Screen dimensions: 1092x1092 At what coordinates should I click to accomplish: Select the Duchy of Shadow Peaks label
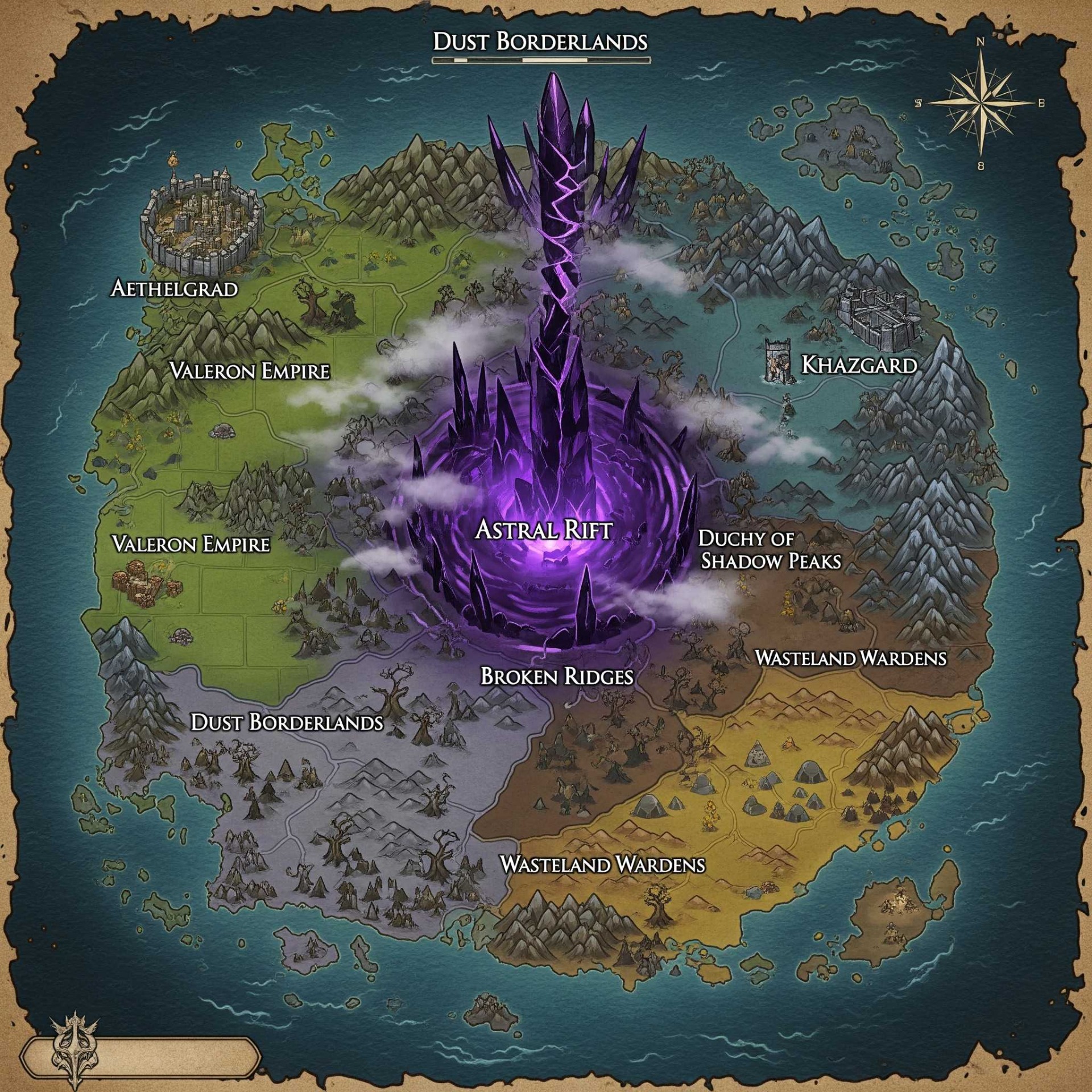[x=770, y=549]
